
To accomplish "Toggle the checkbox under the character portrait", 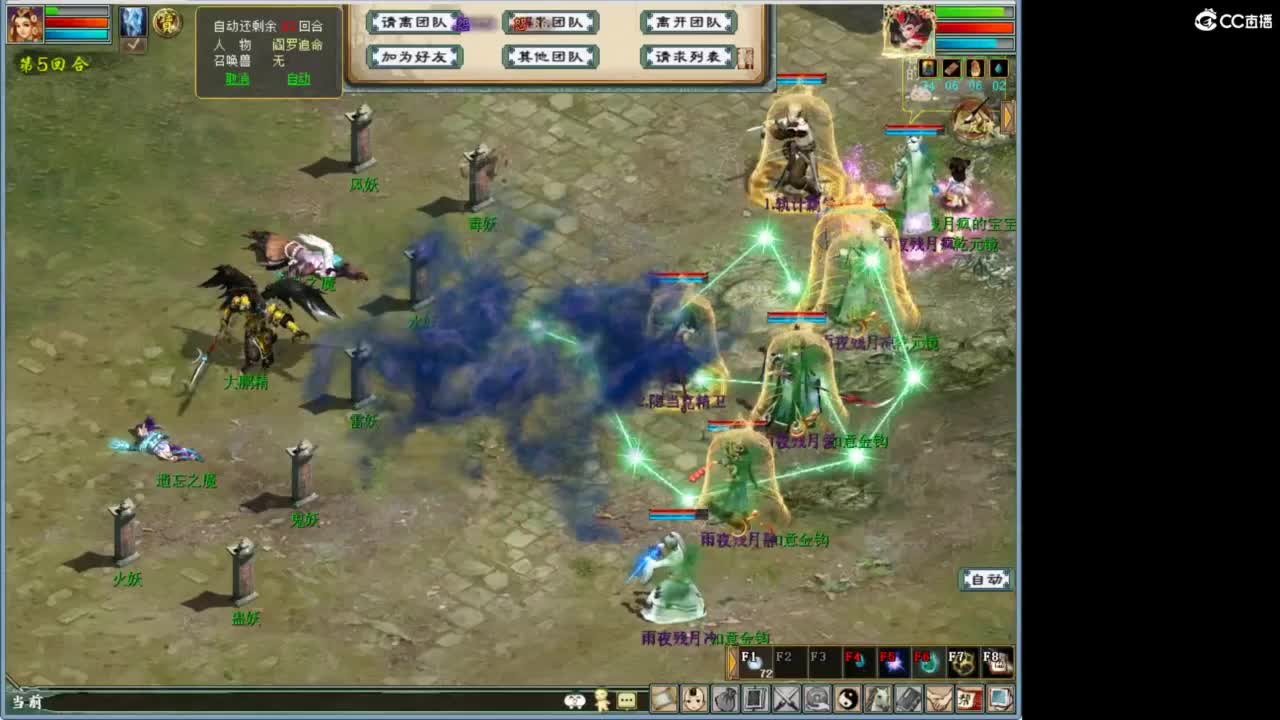I will click(x=134, y=46).
